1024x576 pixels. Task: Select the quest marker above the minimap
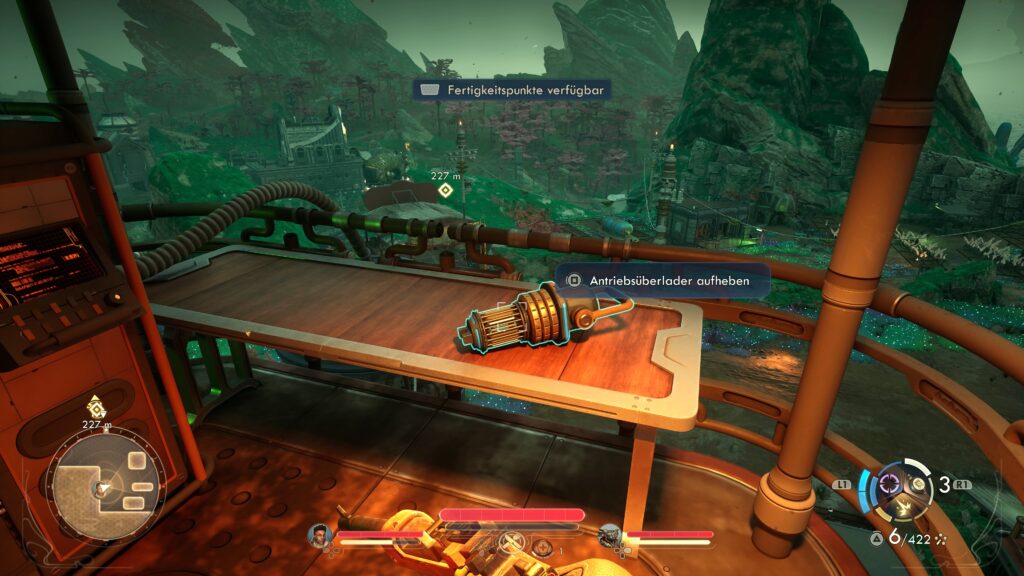pyautogui.click(x=96, y=407)
